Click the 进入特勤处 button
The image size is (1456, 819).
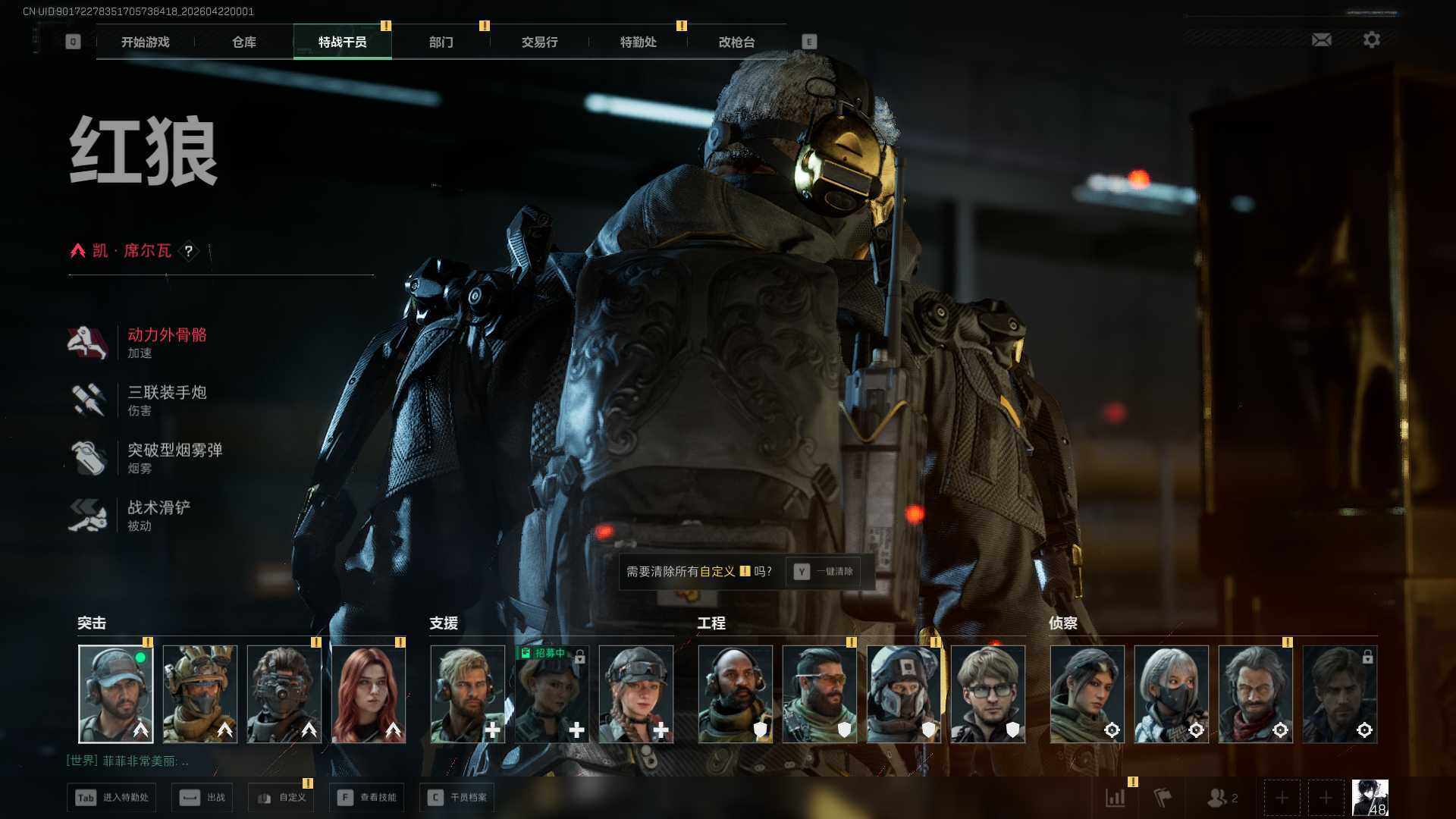[112, 798]
